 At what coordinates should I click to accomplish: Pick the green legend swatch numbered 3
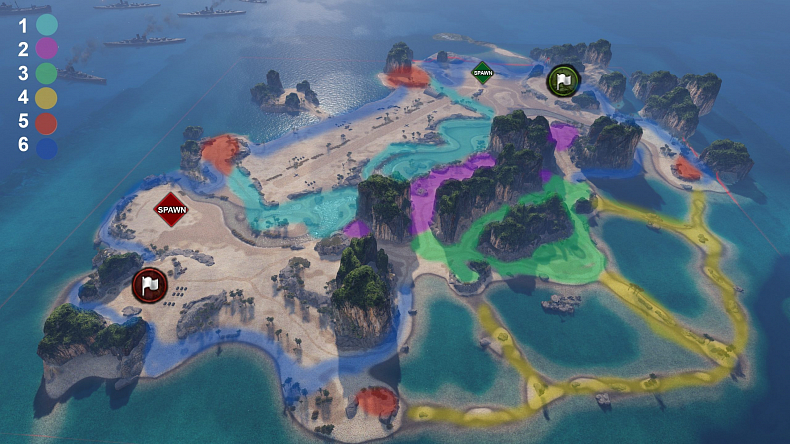(46, 74)
